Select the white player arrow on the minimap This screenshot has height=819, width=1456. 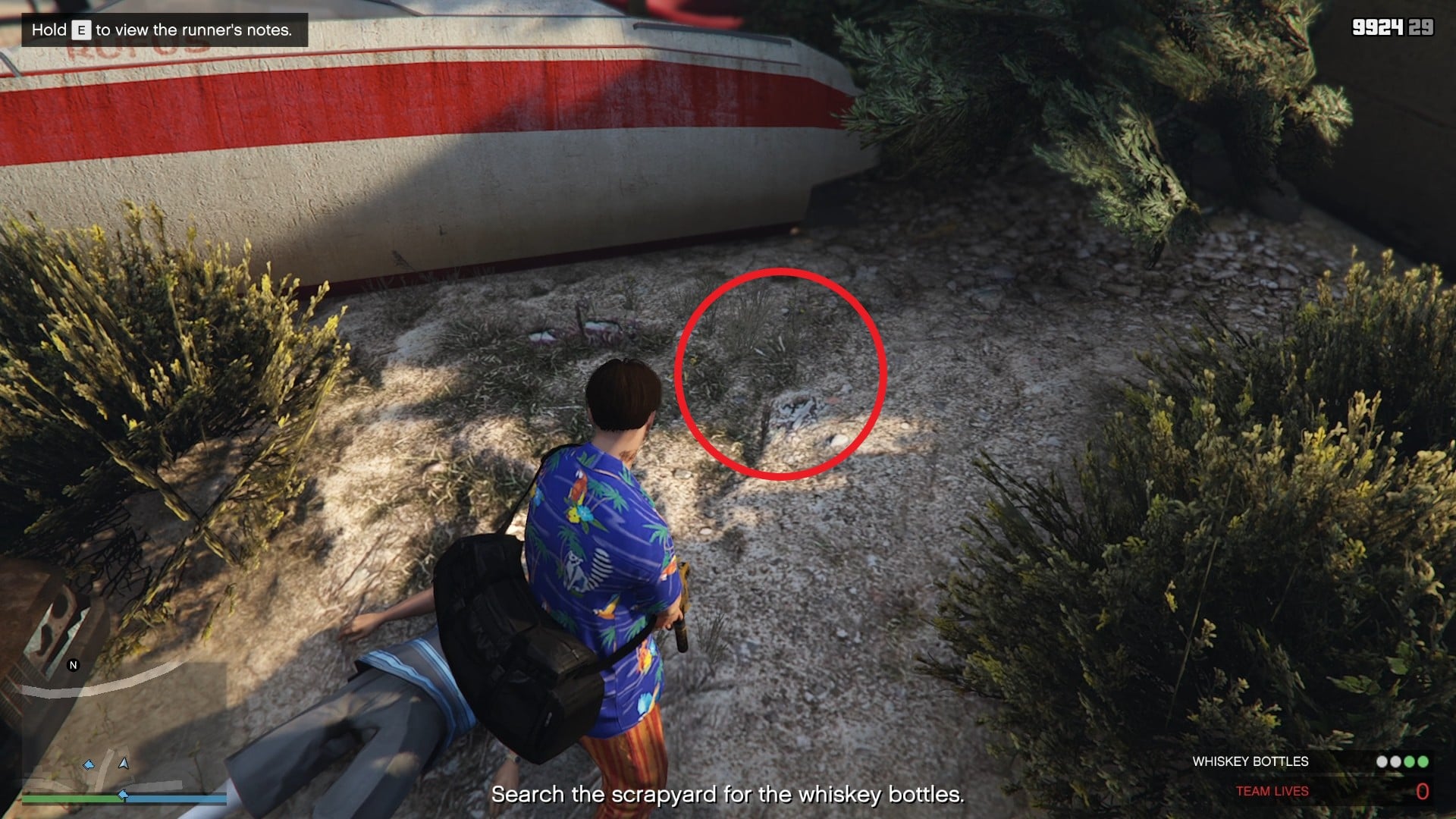click(123, 764)
